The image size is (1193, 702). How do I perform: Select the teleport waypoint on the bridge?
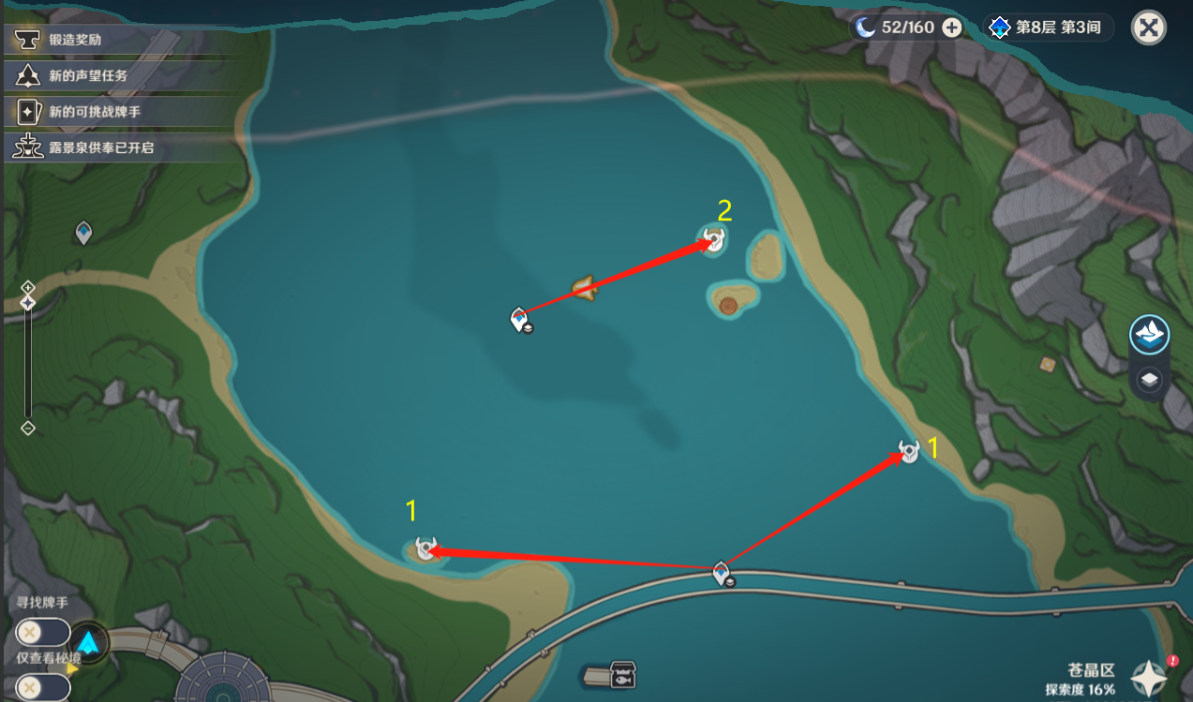tap(722, 574)
